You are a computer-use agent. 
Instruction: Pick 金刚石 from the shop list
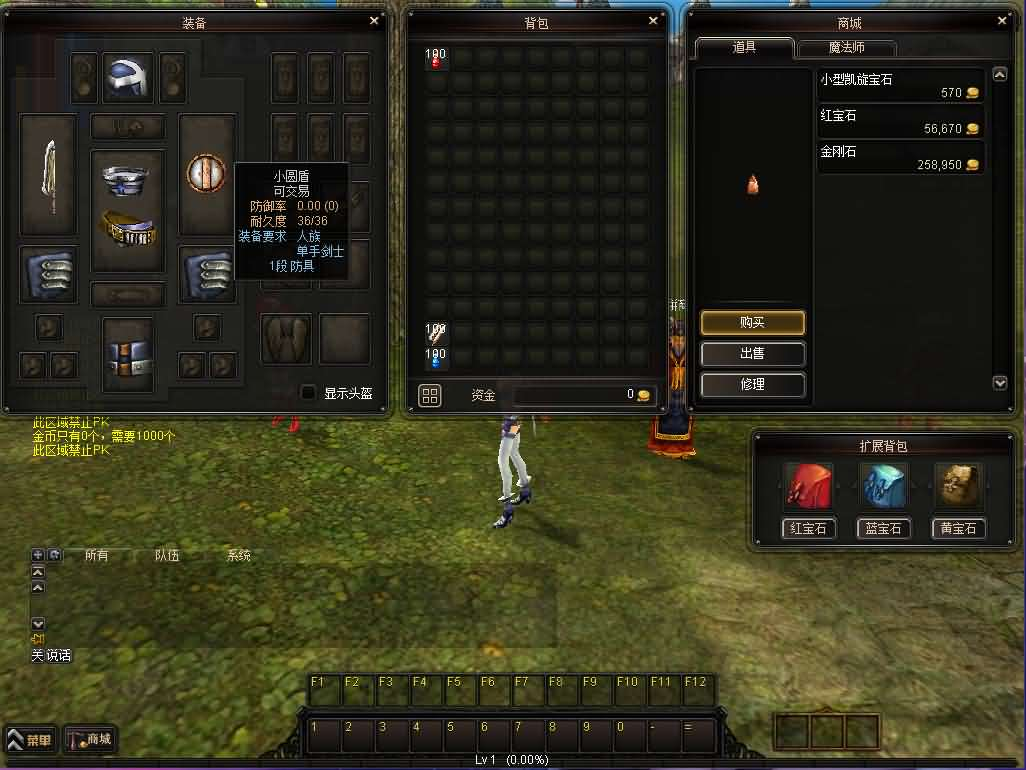tap(900, 158)
